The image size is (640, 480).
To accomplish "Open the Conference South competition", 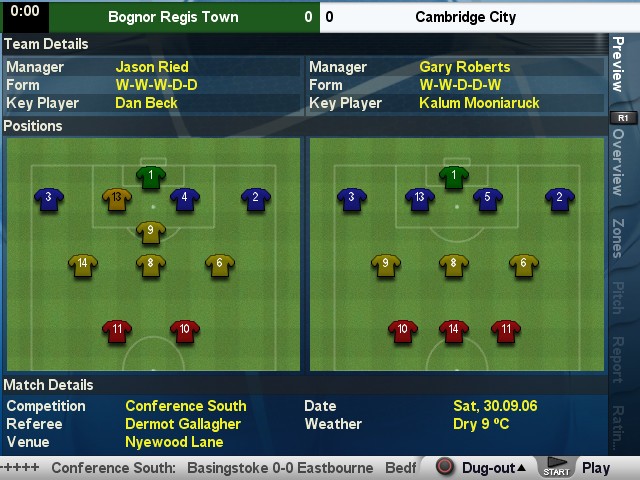I will [x=185, y=406].
